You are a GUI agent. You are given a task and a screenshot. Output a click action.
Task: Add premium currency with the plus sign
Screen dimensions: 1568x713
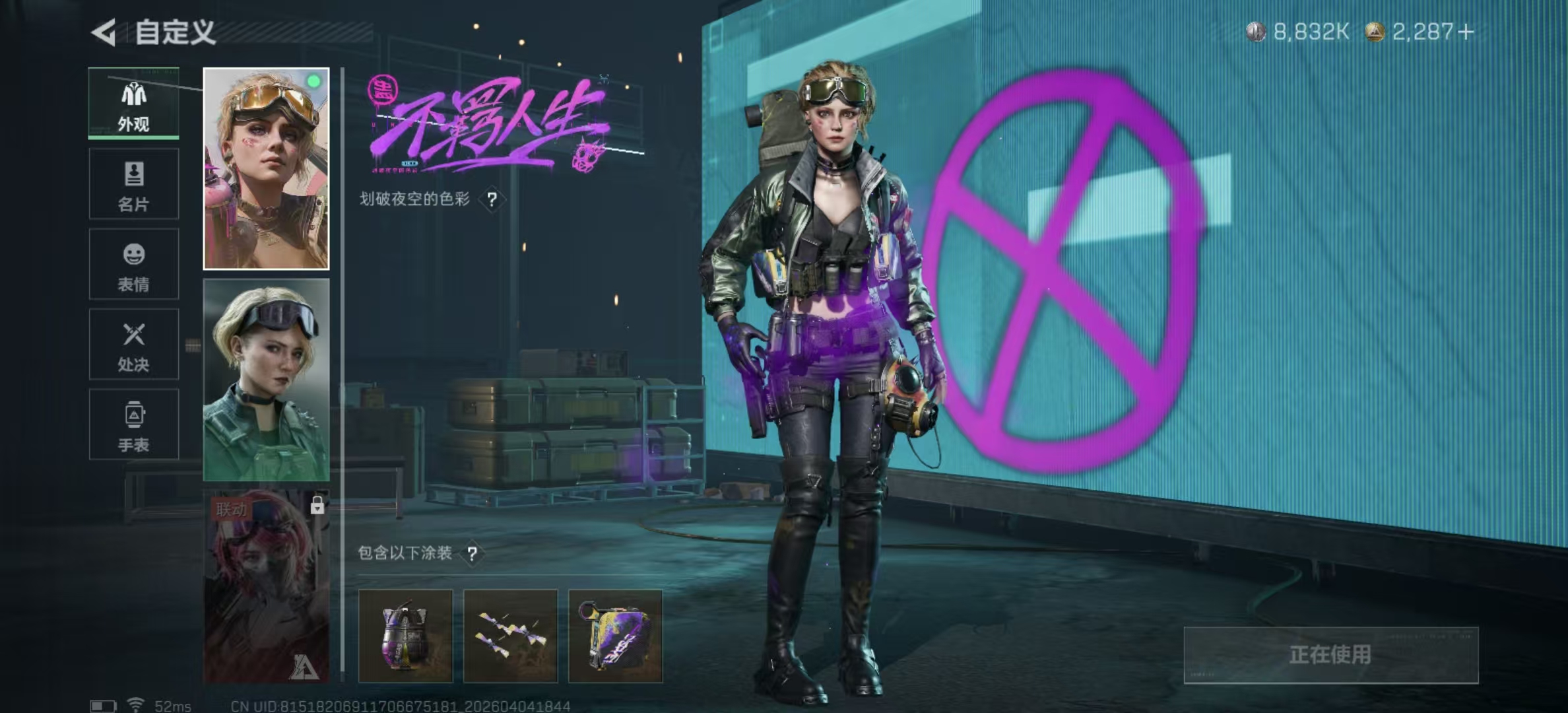pyautogui.click(x=1466, y=32)
